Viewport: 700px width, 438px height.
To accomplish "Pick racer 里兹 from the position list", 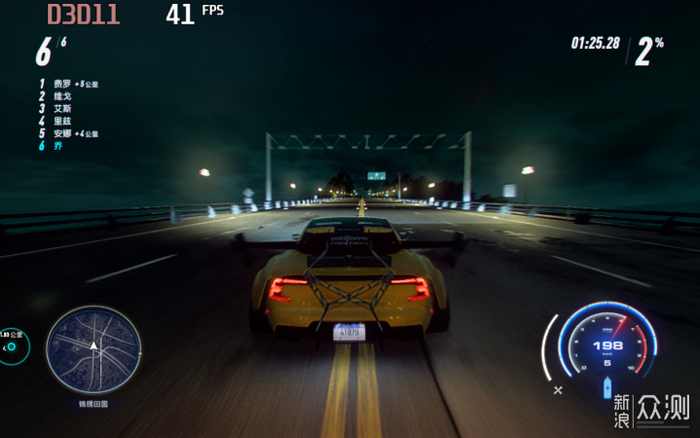I will [x=60, y=121].
